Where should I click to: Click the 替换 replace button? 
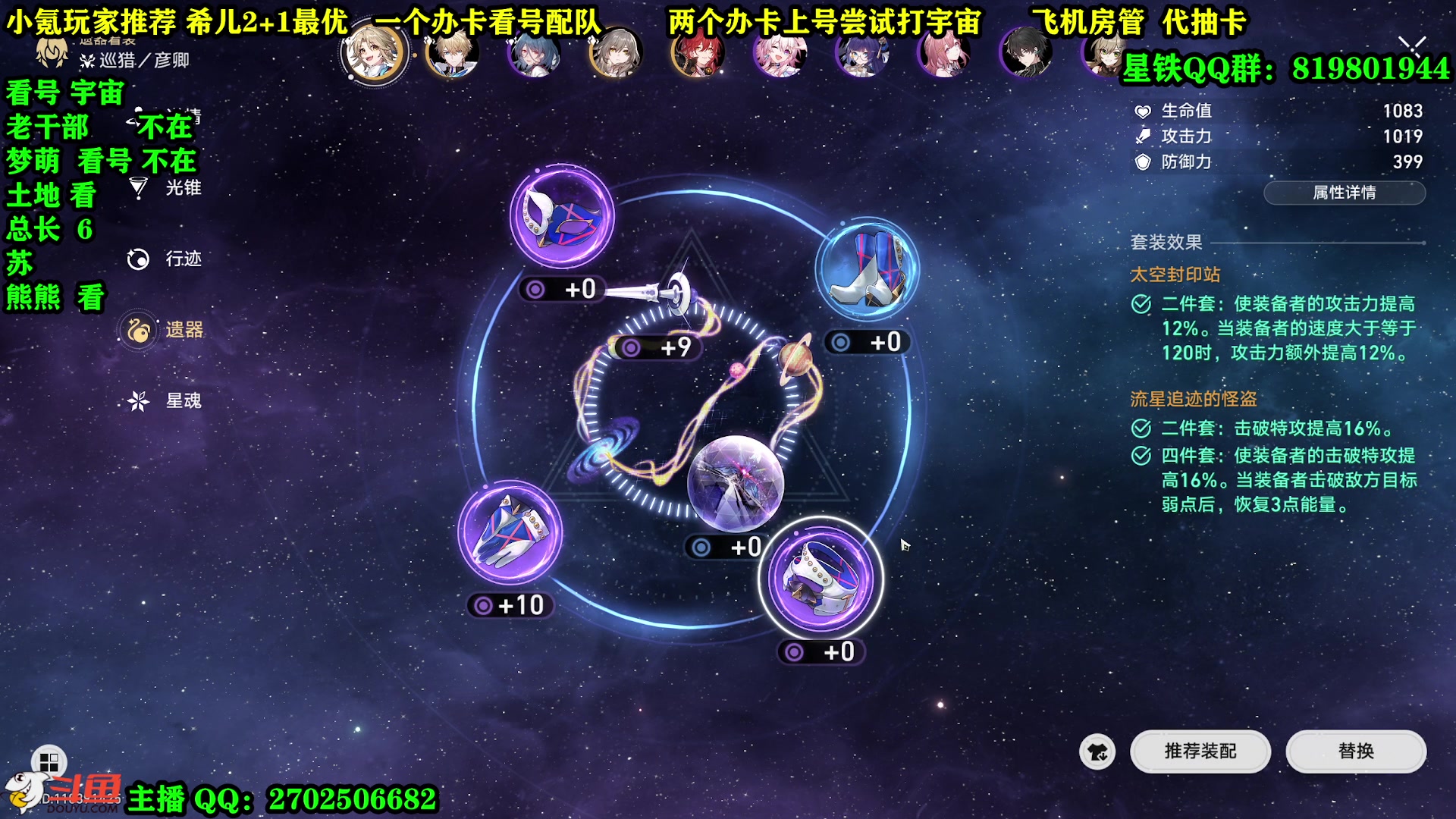pos(1355,751)
